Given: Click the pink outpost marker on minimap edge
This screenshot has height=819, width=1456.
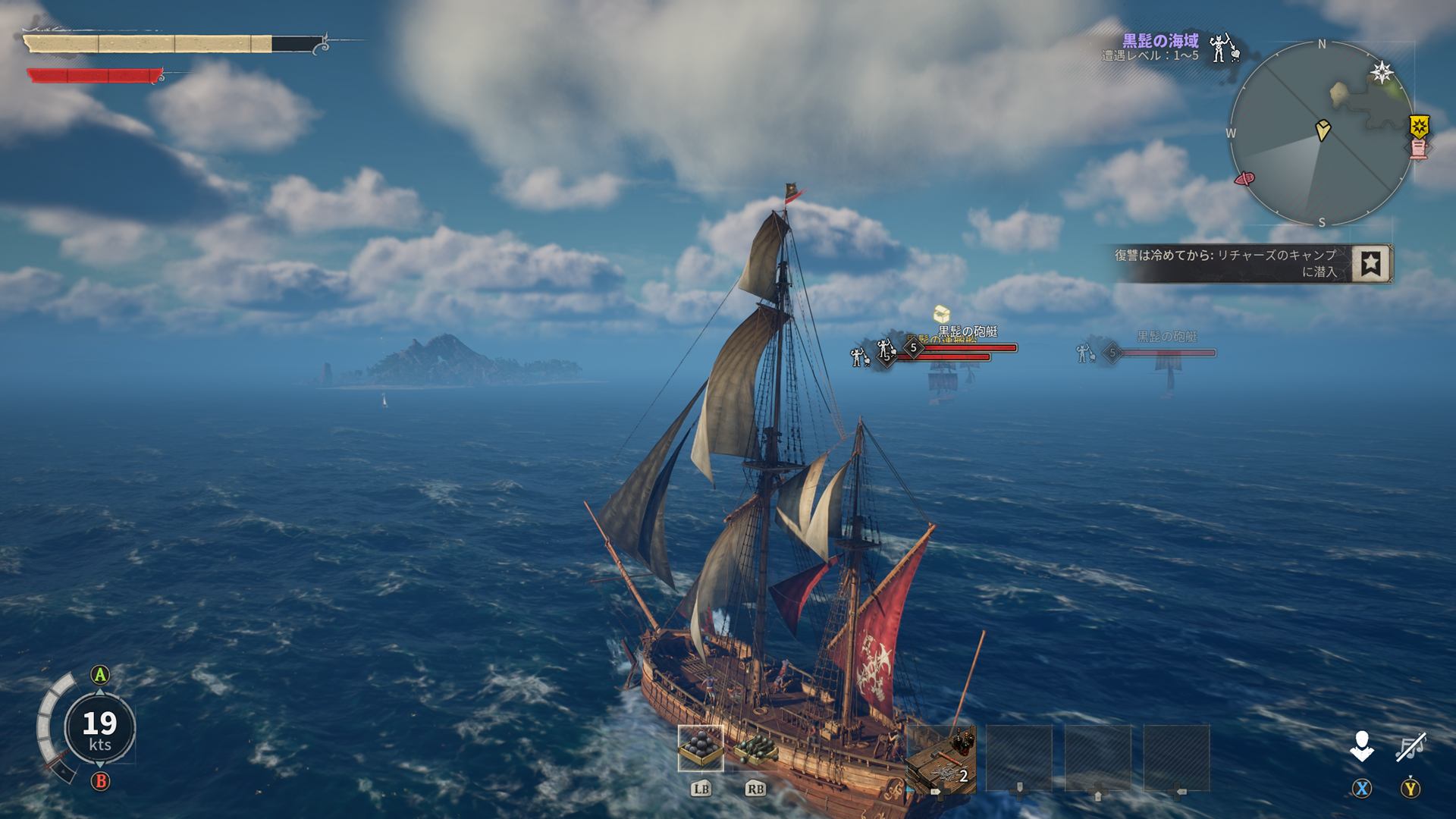Looking at the screenshot, I should [x=1419, y=148].
